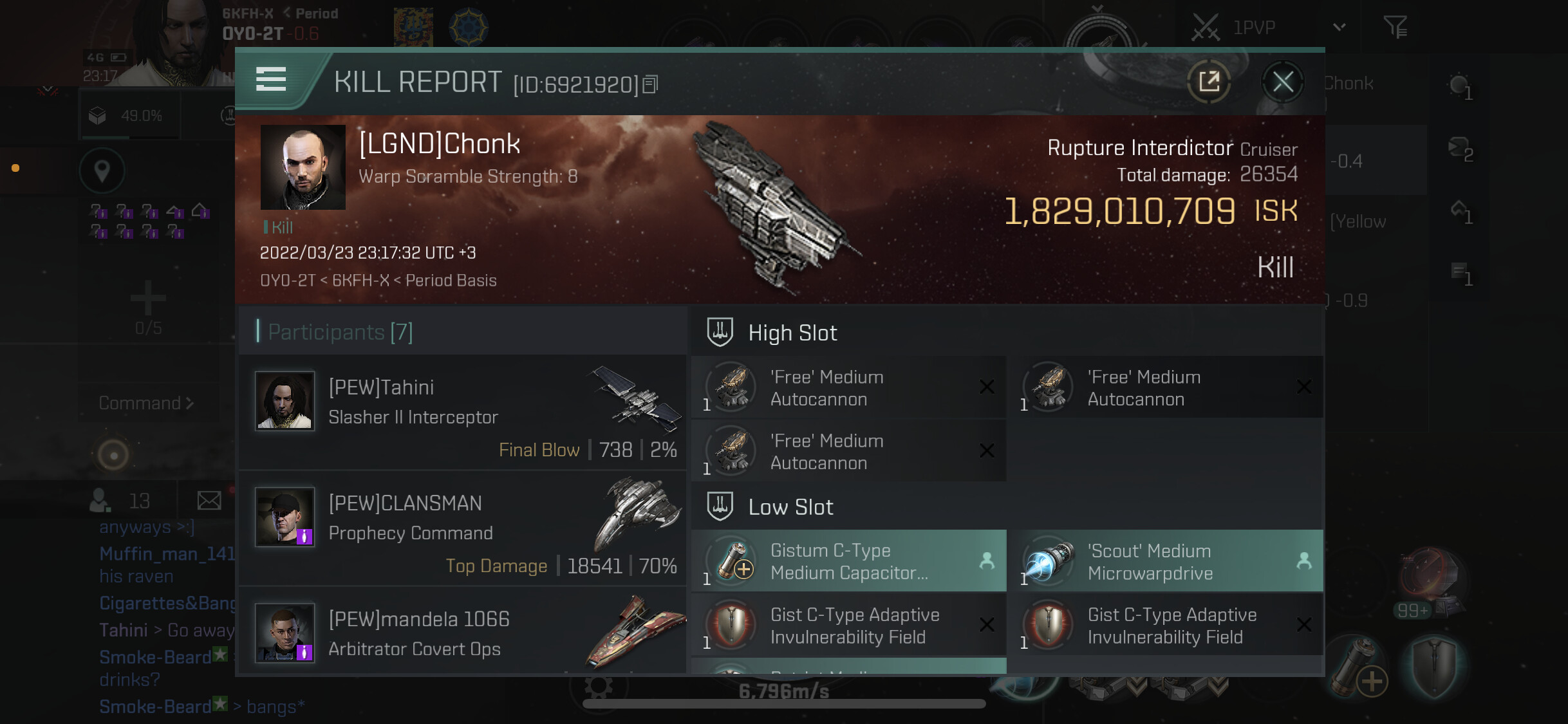The height and width of the screenshot is (724, 1568).
Task: Select the 'Scout' Medium Microwarpdrive module
Action: pyautogui.click(x=1166, y=561)
